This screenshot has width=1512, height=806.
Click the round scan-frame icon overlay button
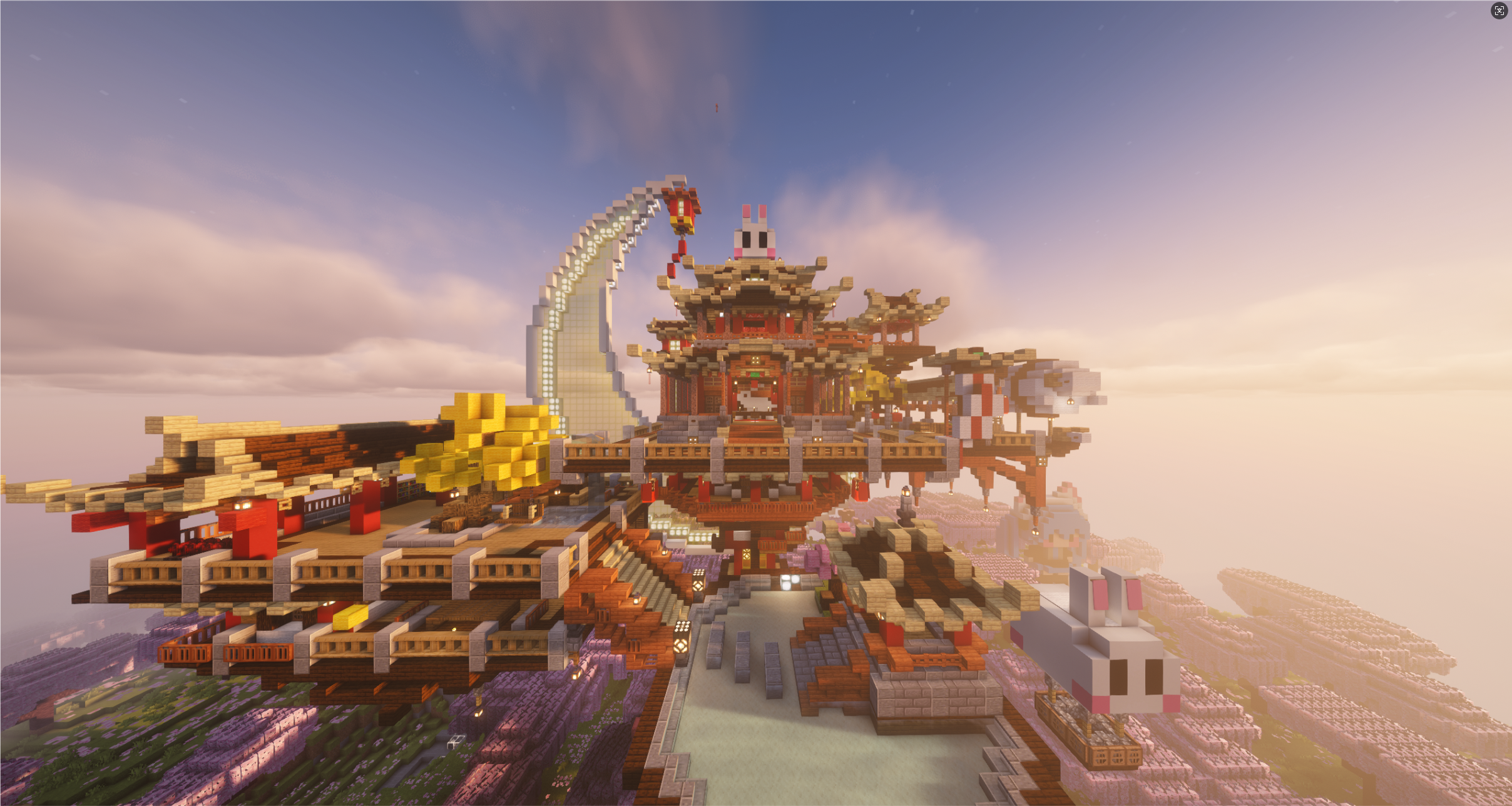(x=1499, y=11)
